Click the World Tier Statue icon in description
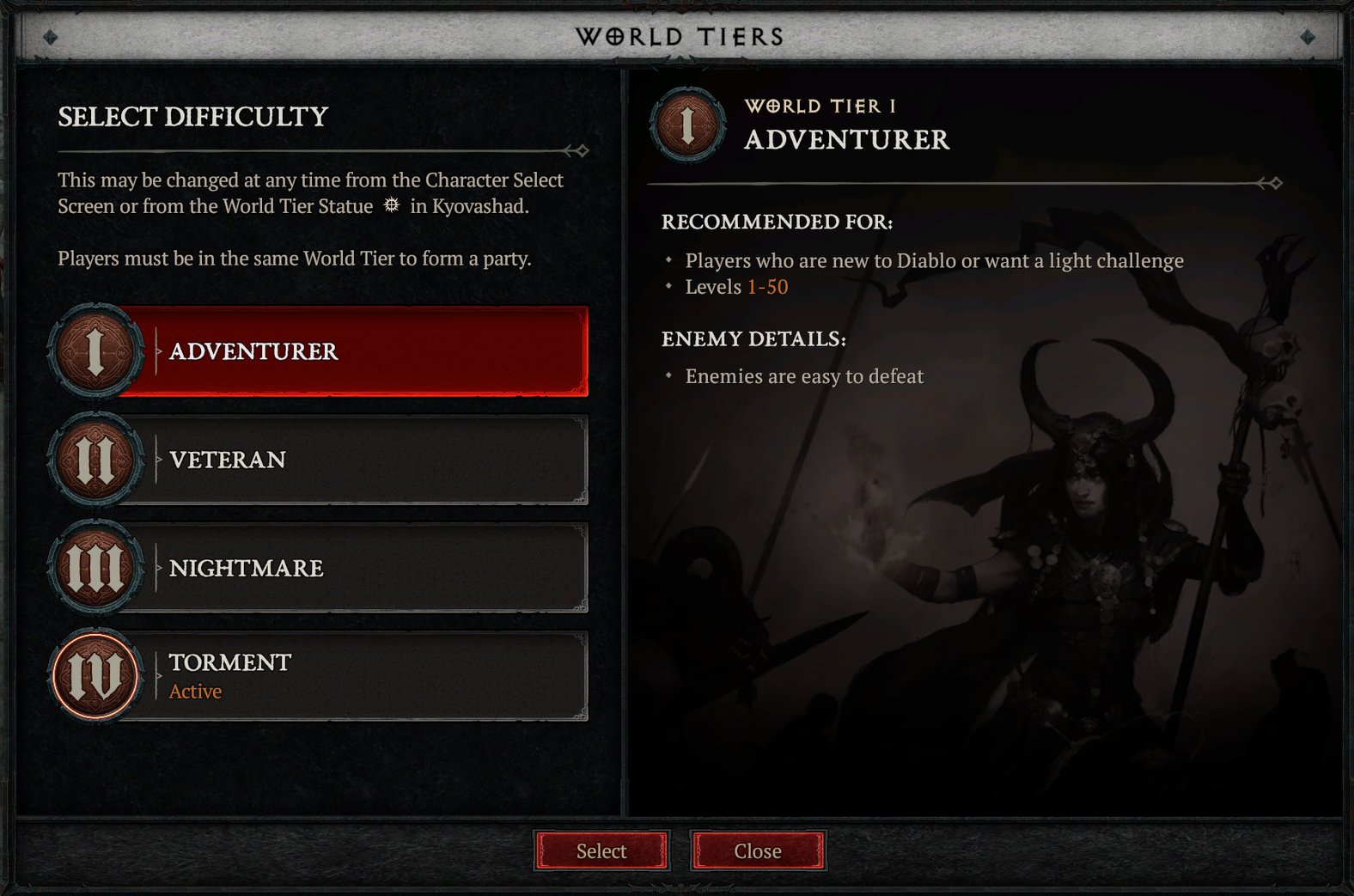 coord(391,204)
